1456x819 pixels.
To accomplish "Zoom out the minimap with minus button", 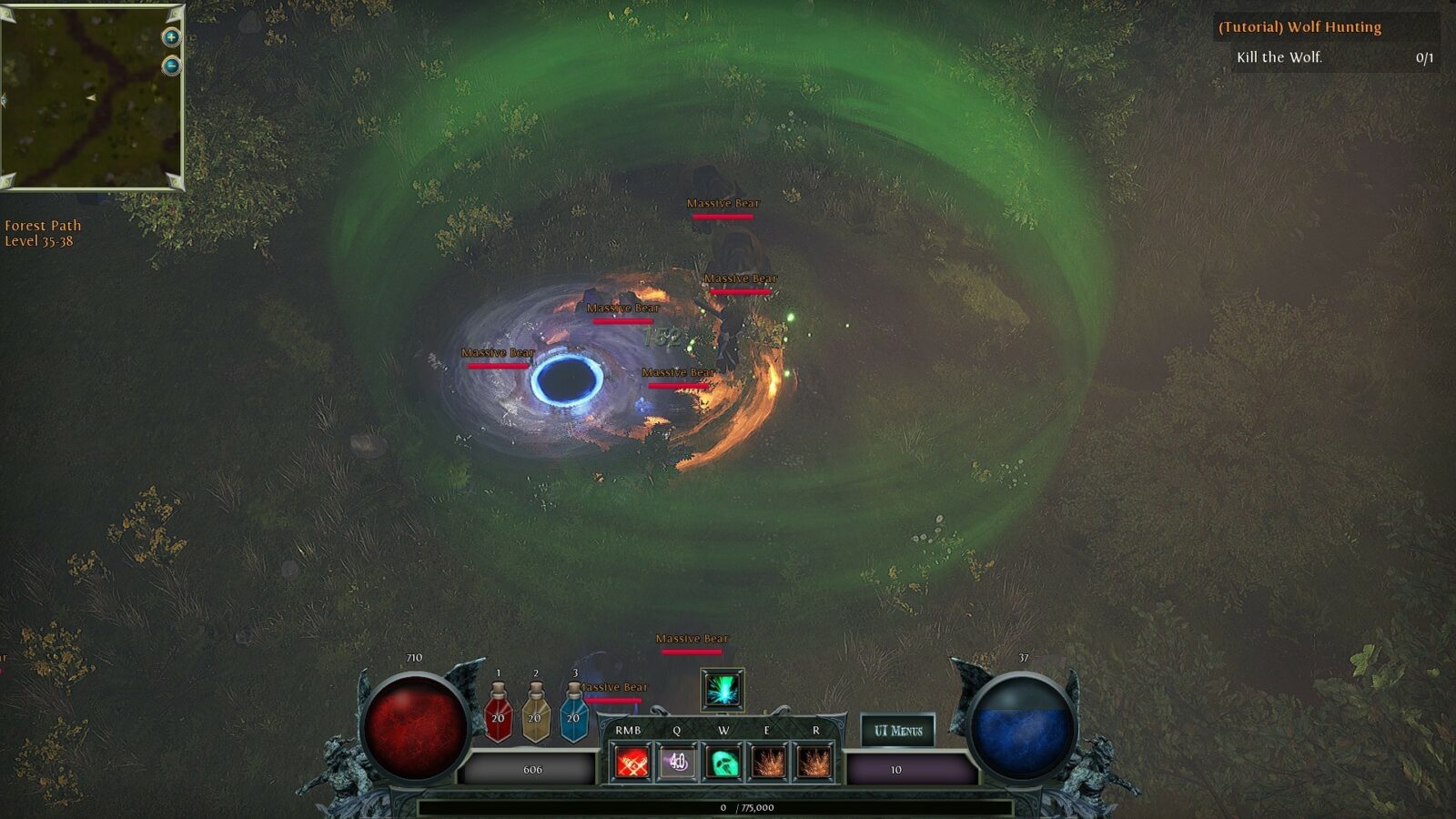I will 171,66.
